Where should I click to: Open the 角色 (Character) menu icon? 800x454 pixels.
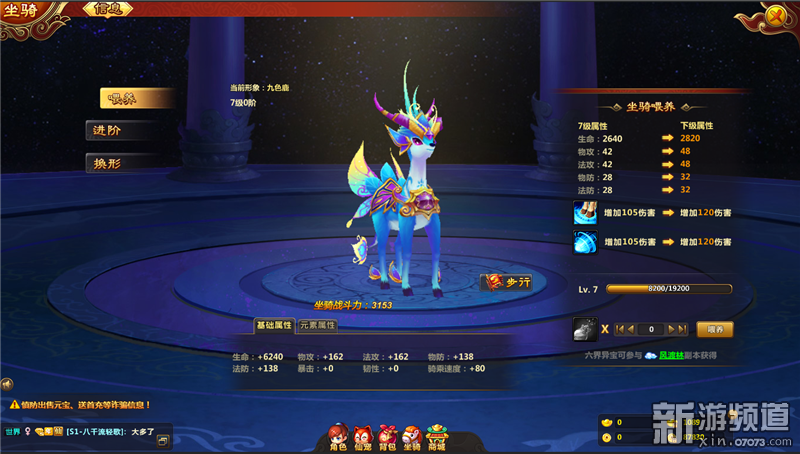click(x=338, y=436)
